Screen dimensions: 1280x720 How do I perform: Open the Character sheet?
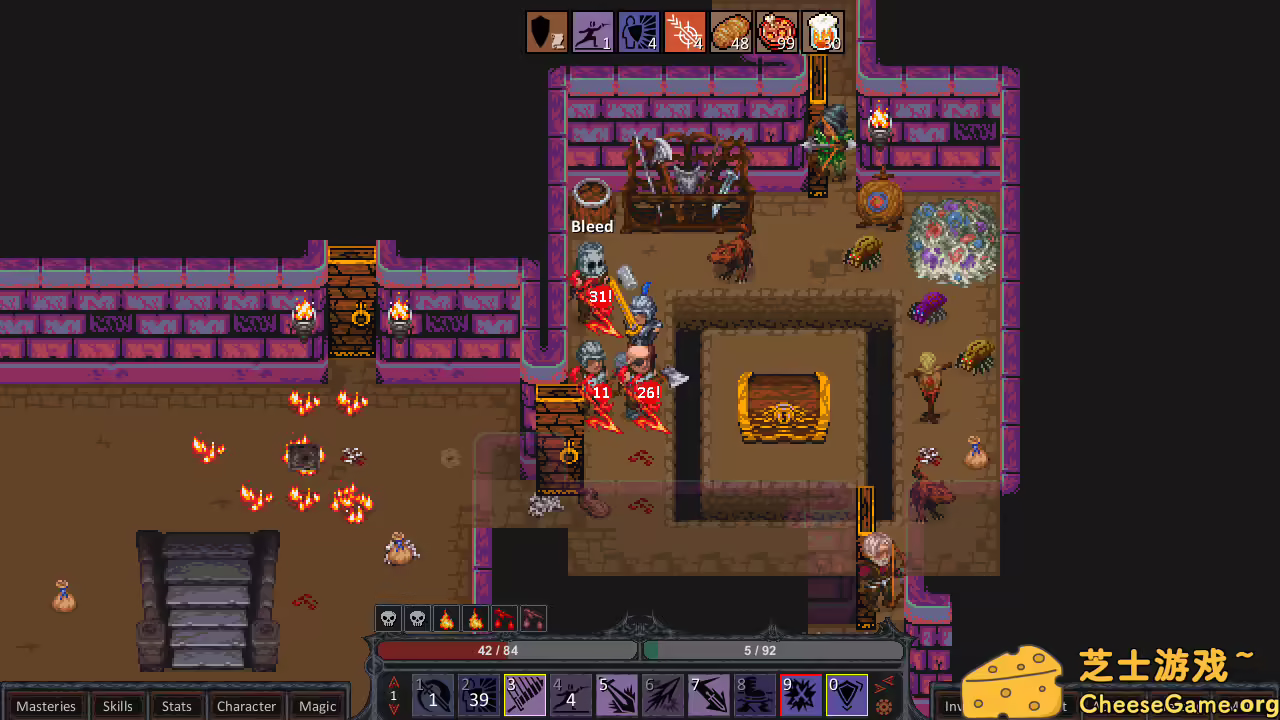point(246,706)
